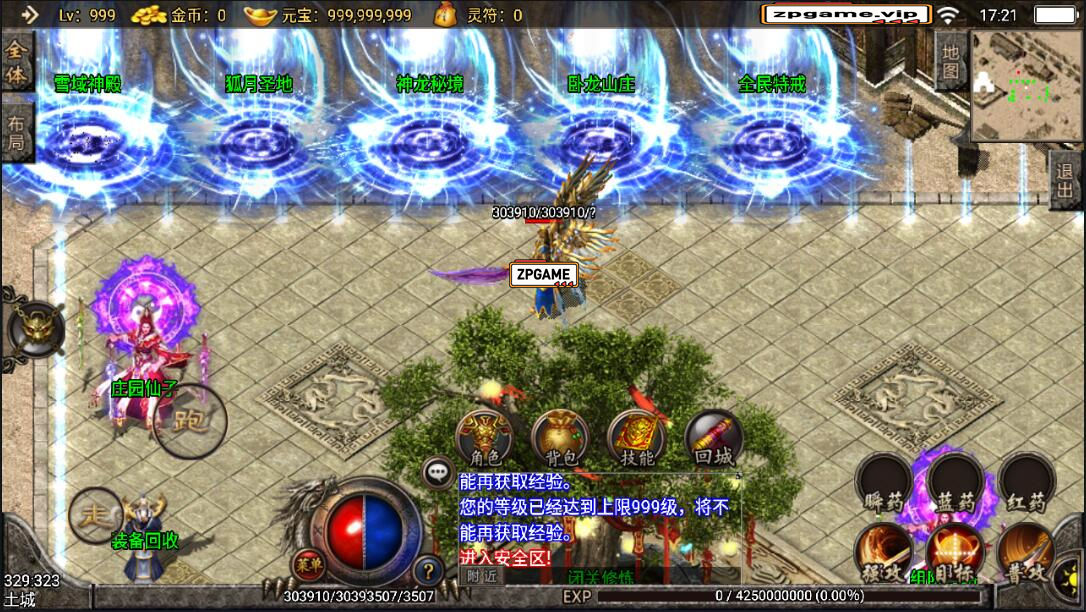The width and height of the screenshot is (1086, 612).
Task: Open the 地图 map button
Action: [x=950, y=60]
